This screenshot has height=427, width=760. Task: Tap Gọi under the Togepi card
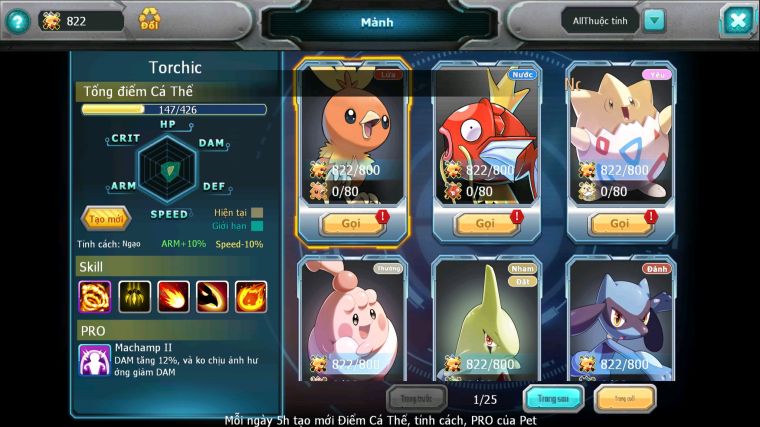coord(621,223)
